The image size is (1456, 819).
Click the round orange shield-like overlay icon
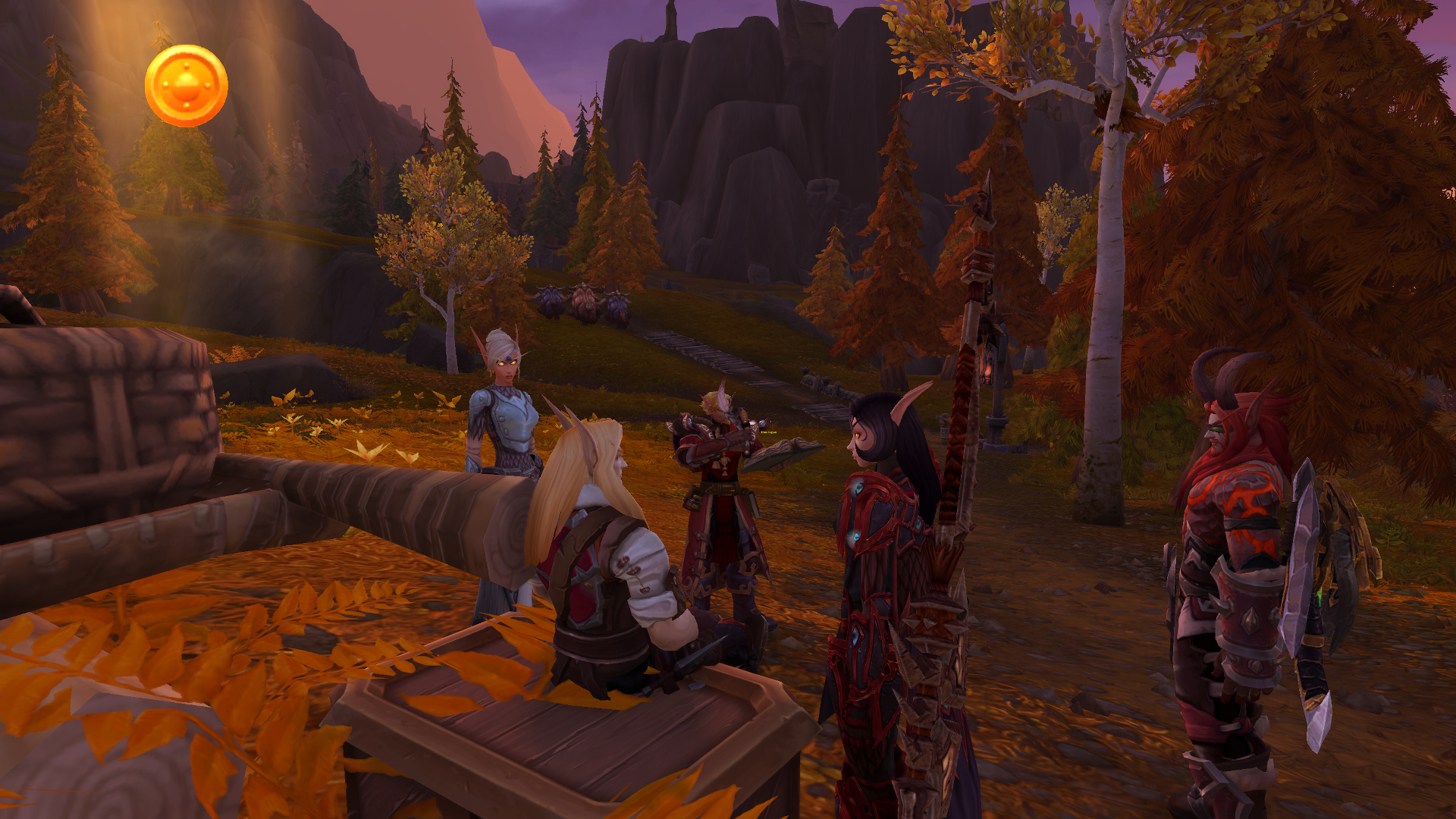click(x=186, y=86)
